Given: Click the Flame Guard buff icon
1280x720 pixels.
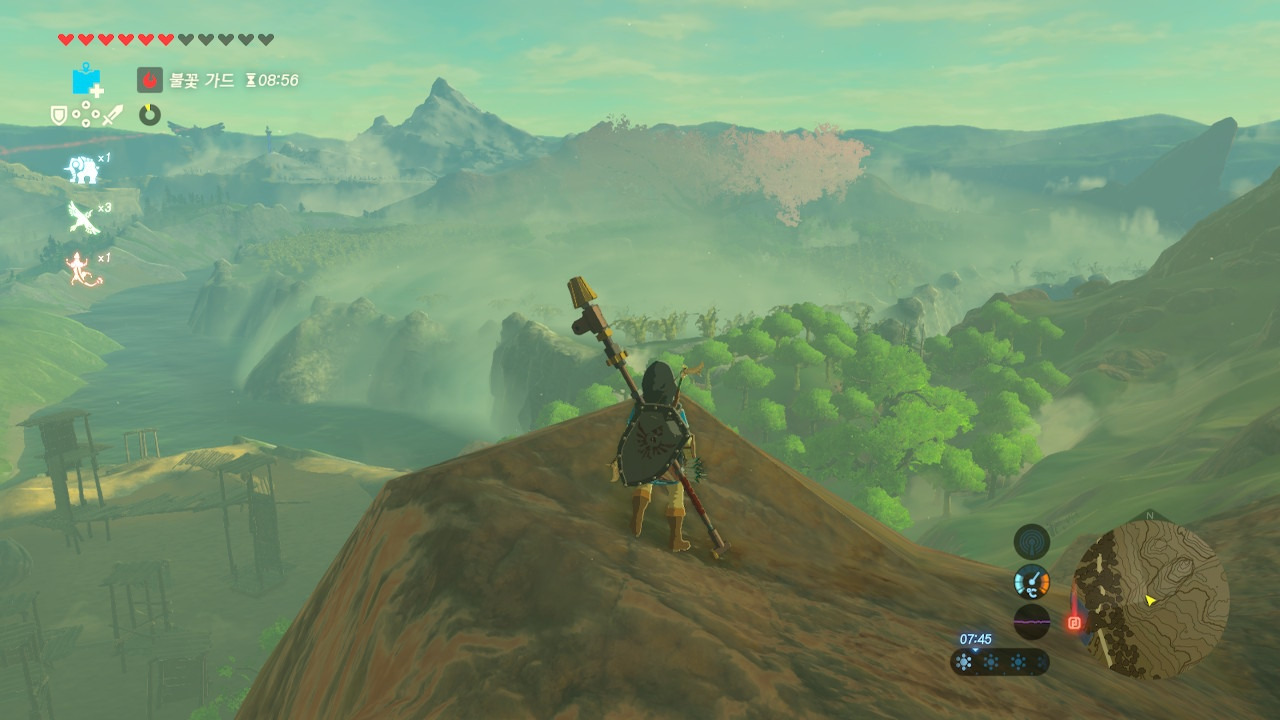Looking at the screenshot, I should tap(150, 80).
